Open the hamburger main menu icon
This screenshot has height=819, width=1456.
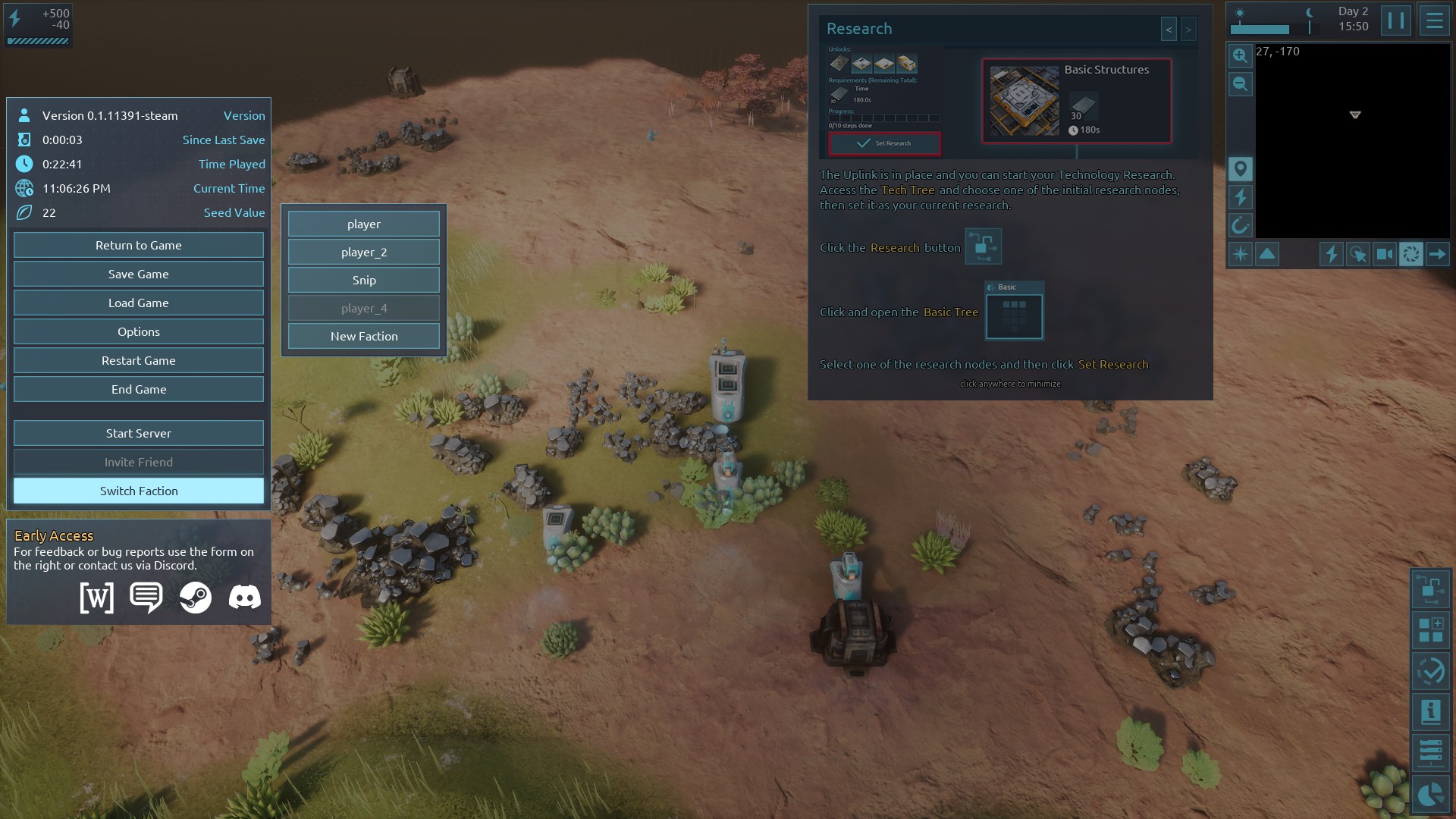point(1434,20)
